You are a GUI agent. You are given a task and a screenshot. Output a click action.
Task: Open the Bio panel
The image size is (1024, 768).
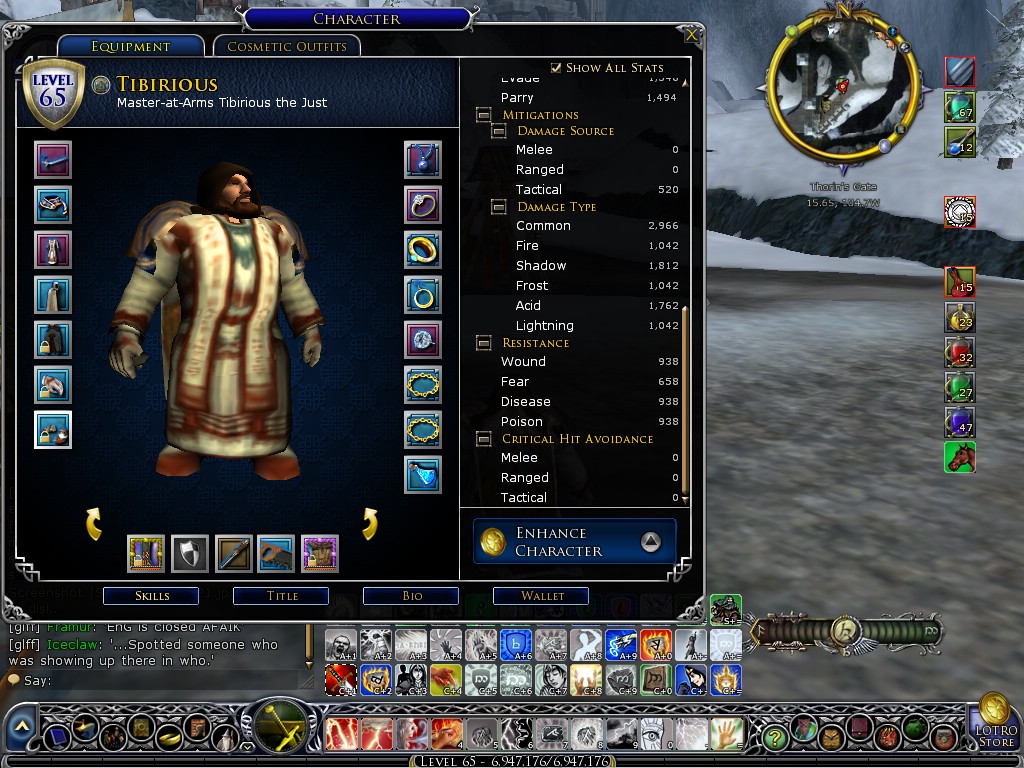(x=412, y=596)
